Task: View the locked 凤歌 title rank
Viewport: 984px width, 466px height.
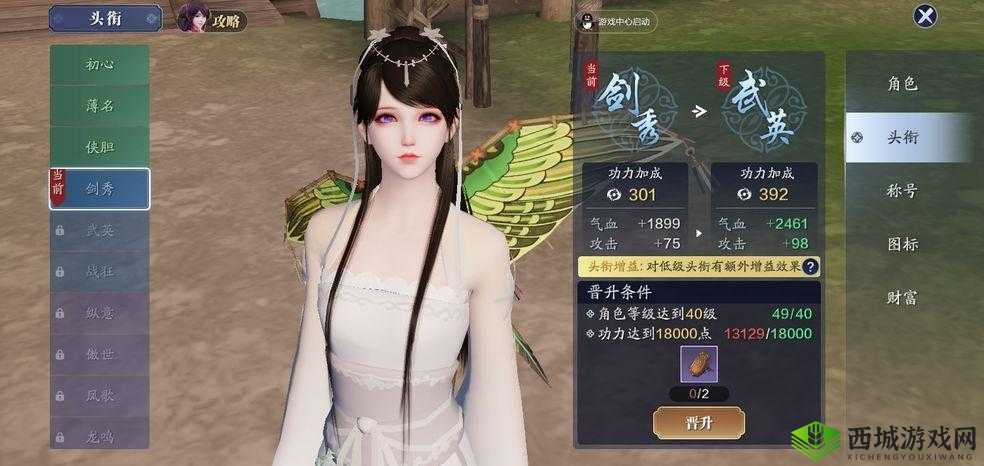Action: pos(100,395)
